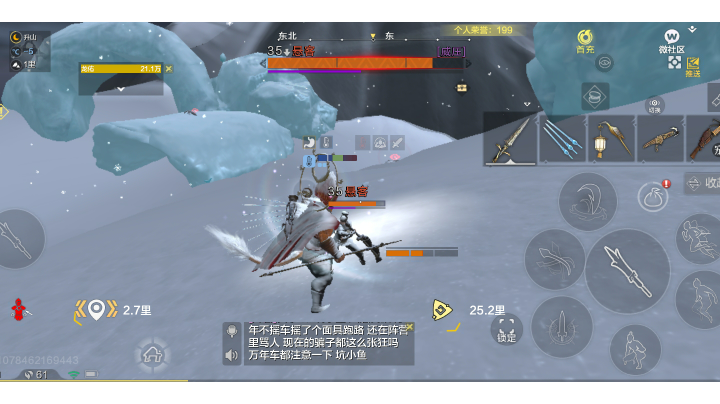The width and height of the screenshot is (720, 404).
Task: Use the downward sword thrust skill
Action: point(562,326)
